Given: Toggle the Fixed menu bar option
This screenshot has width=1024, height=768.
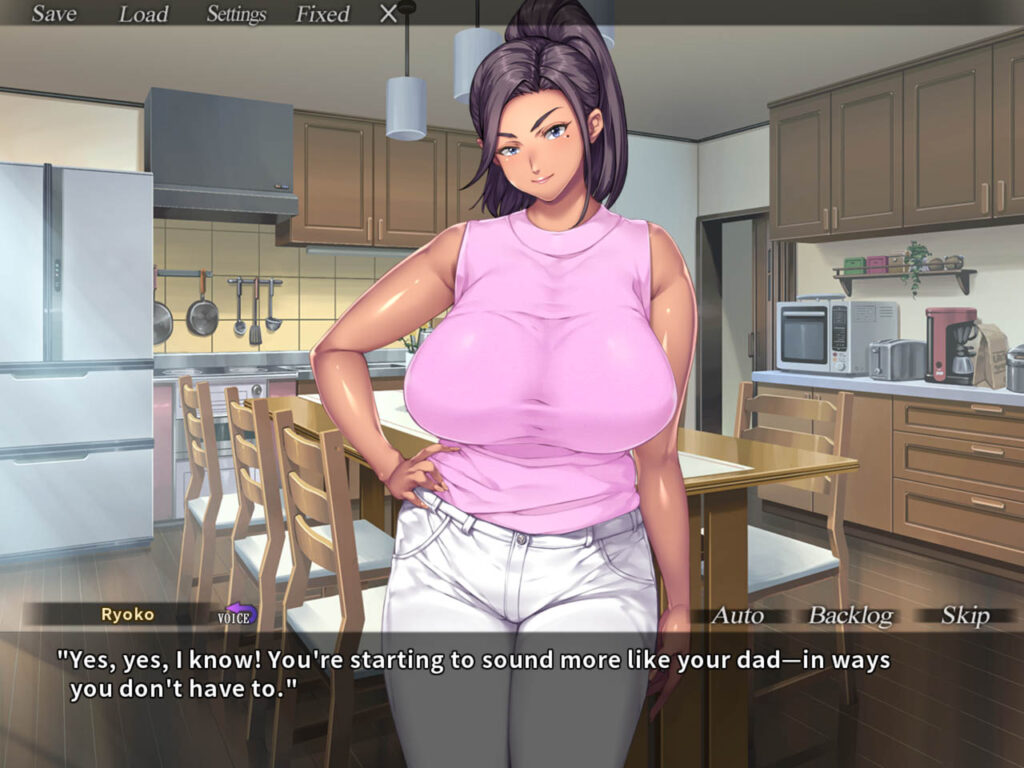Looking at the screenshot, I should tap(322, 14).
